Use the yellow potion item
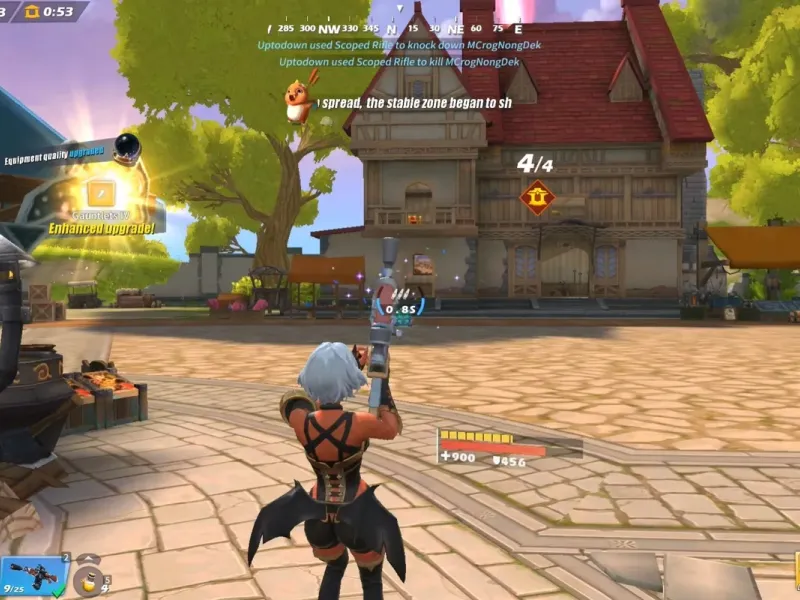Viewport: 800px width, 600px height. pos(90,580)
